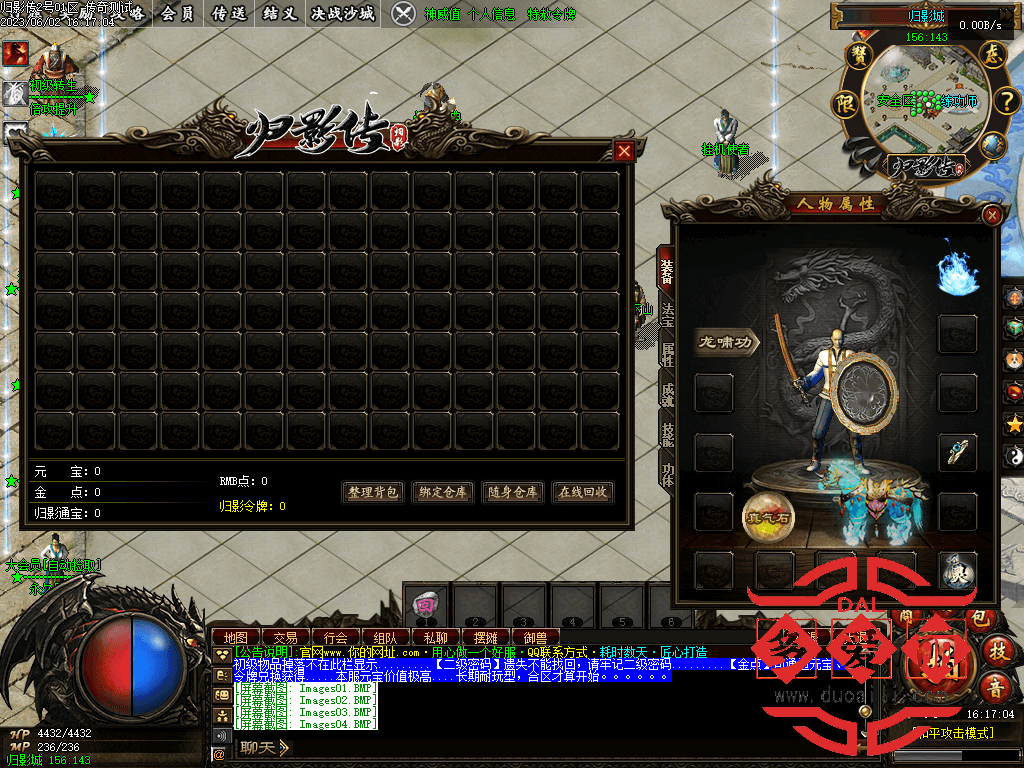Open the 会员 membership menu

(178, 13)
